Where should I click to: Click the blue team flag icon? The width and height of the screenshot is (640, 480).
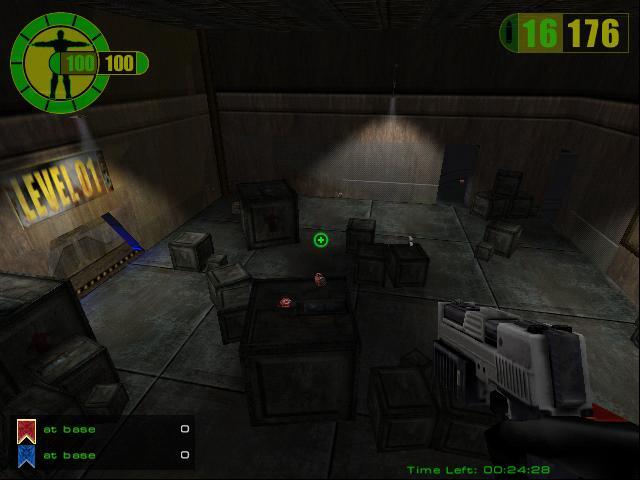26,456
